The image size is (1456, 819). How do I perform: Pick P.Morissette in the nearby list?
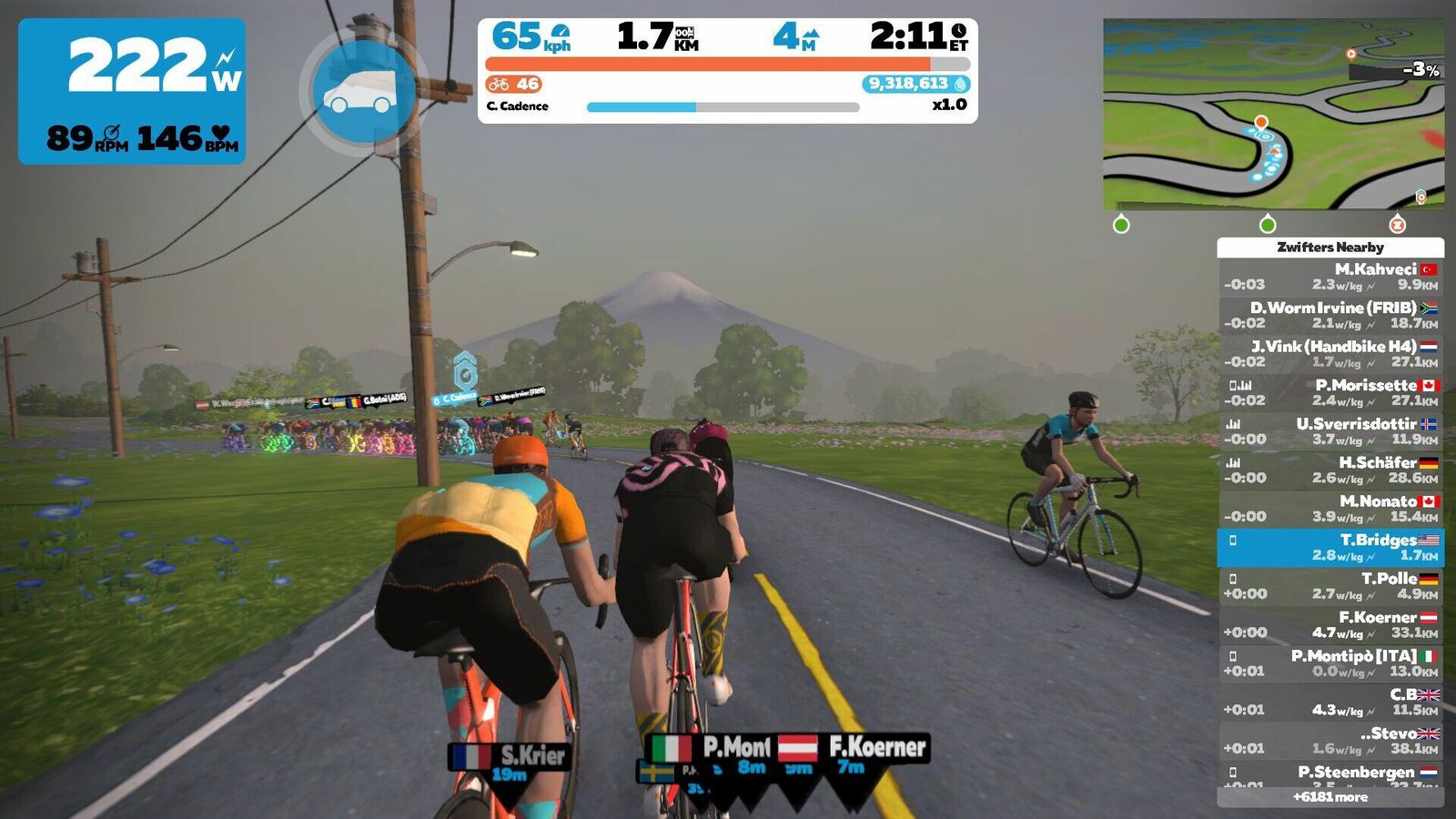tap(1330, 392)
